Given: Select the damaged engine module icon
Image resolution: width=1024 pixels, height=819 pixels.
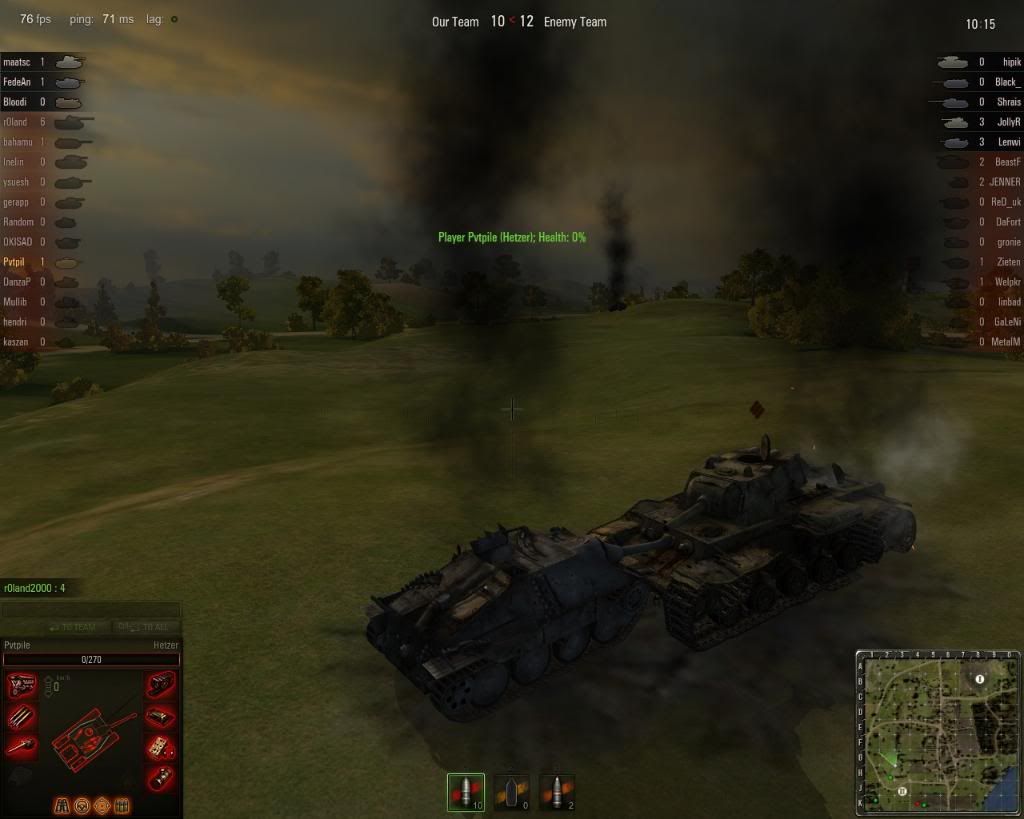Looking at the screenshot, I should pyautogui.click(x=22, y=685).
